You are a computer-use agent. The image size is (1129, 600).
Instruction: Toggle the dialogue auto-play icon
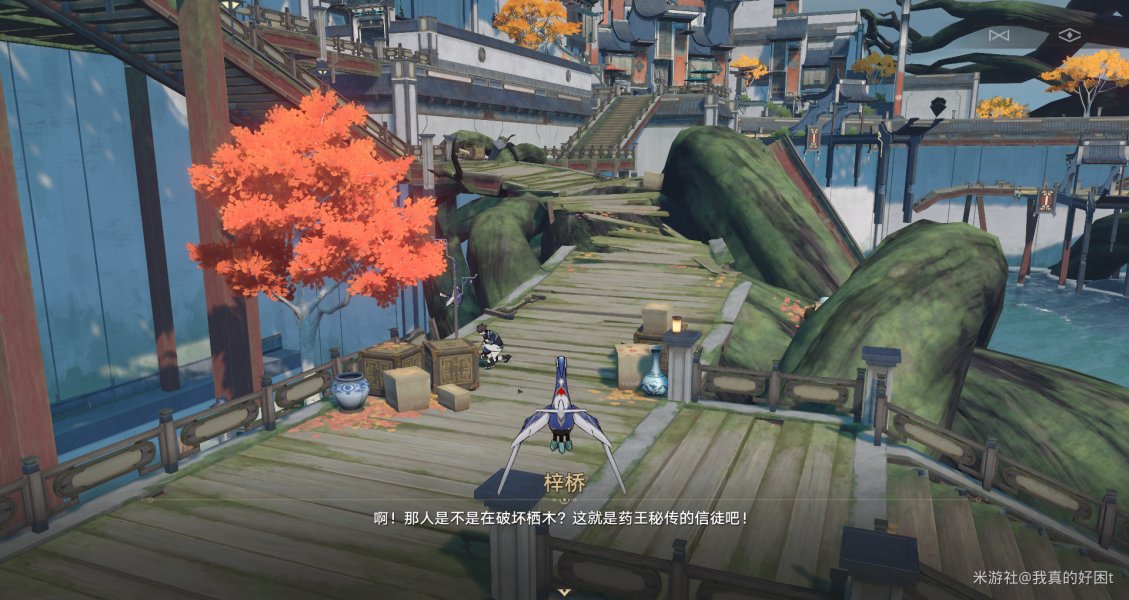point(998,35)
